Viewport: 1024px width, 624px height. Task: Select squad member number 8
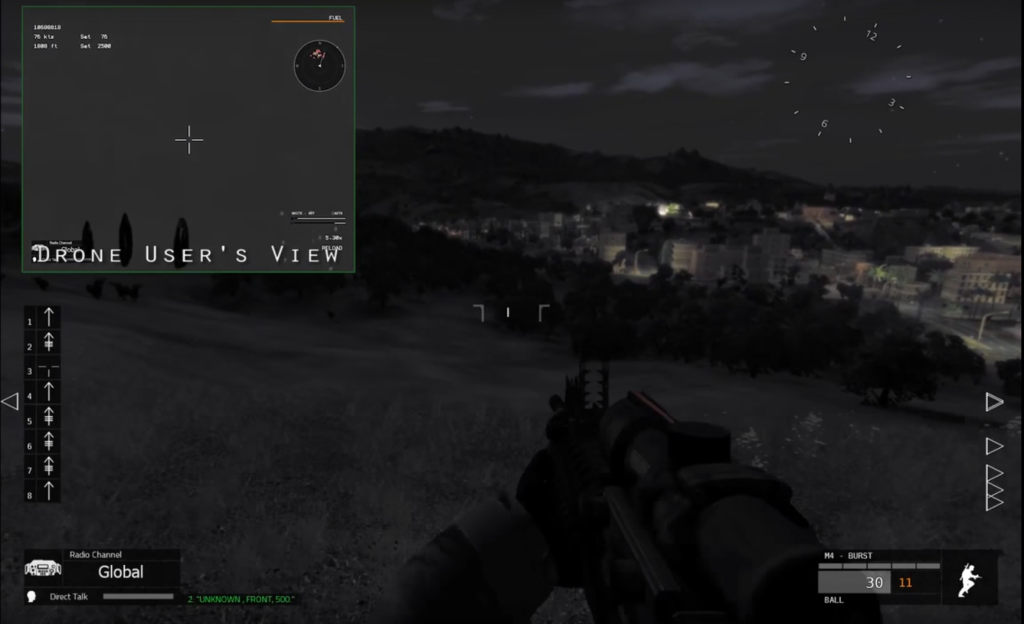43,492
